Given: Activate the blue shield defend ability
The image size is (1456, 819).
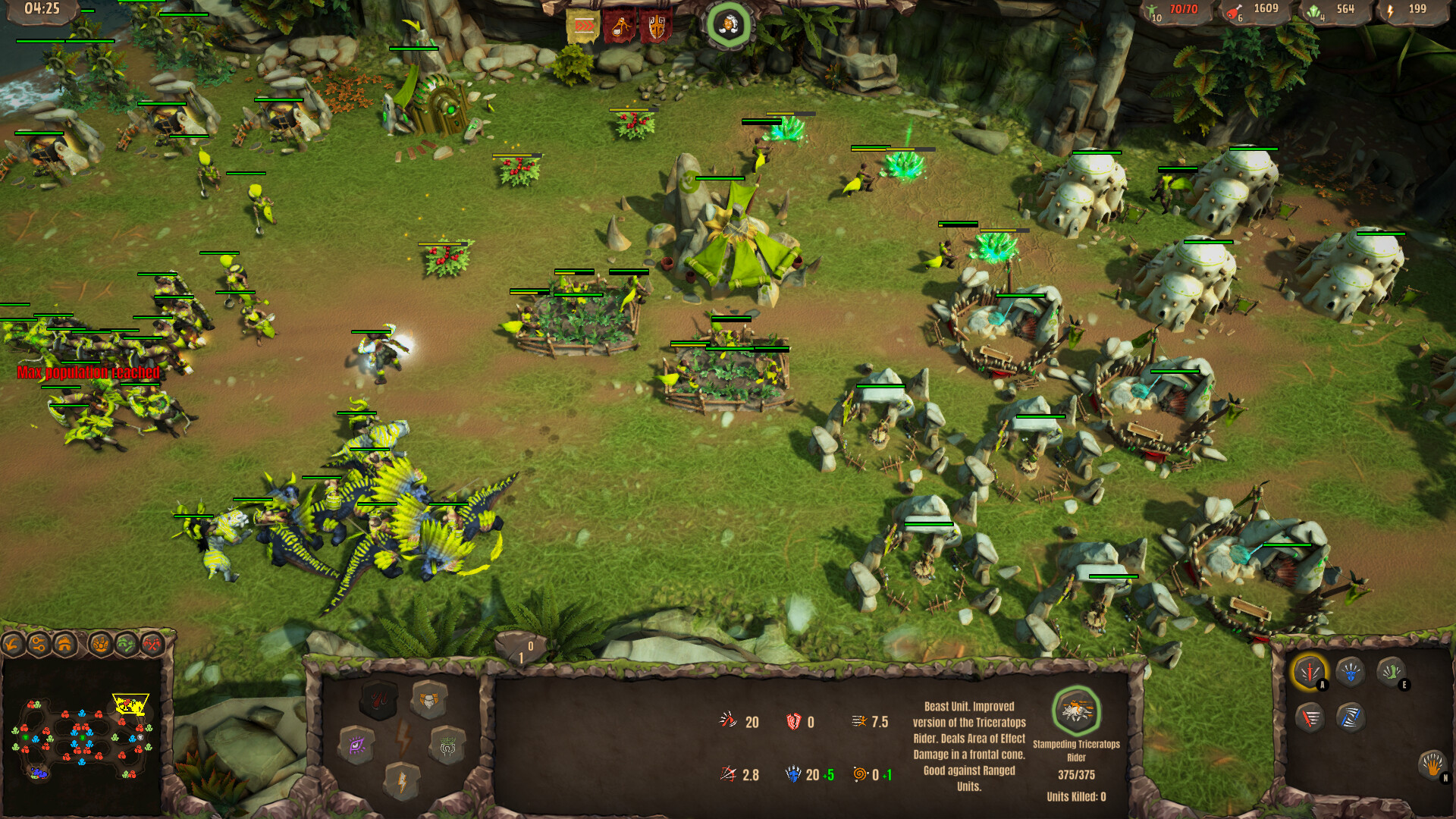Looking at the screenshot, I should [x=1350, y=671].
